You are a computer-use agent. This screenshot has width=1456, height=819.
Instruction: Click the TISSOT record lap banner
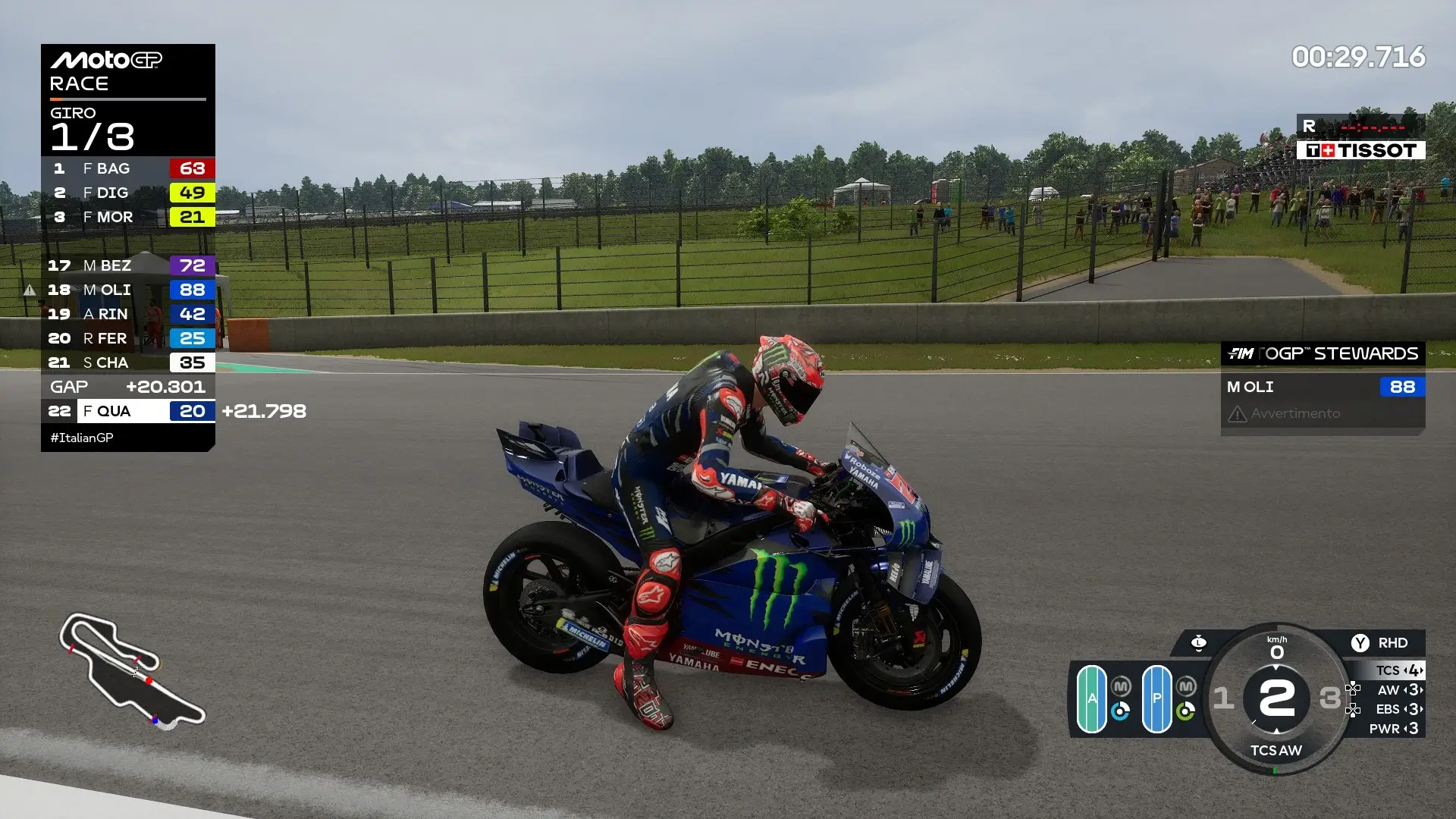pos(1360,150)
